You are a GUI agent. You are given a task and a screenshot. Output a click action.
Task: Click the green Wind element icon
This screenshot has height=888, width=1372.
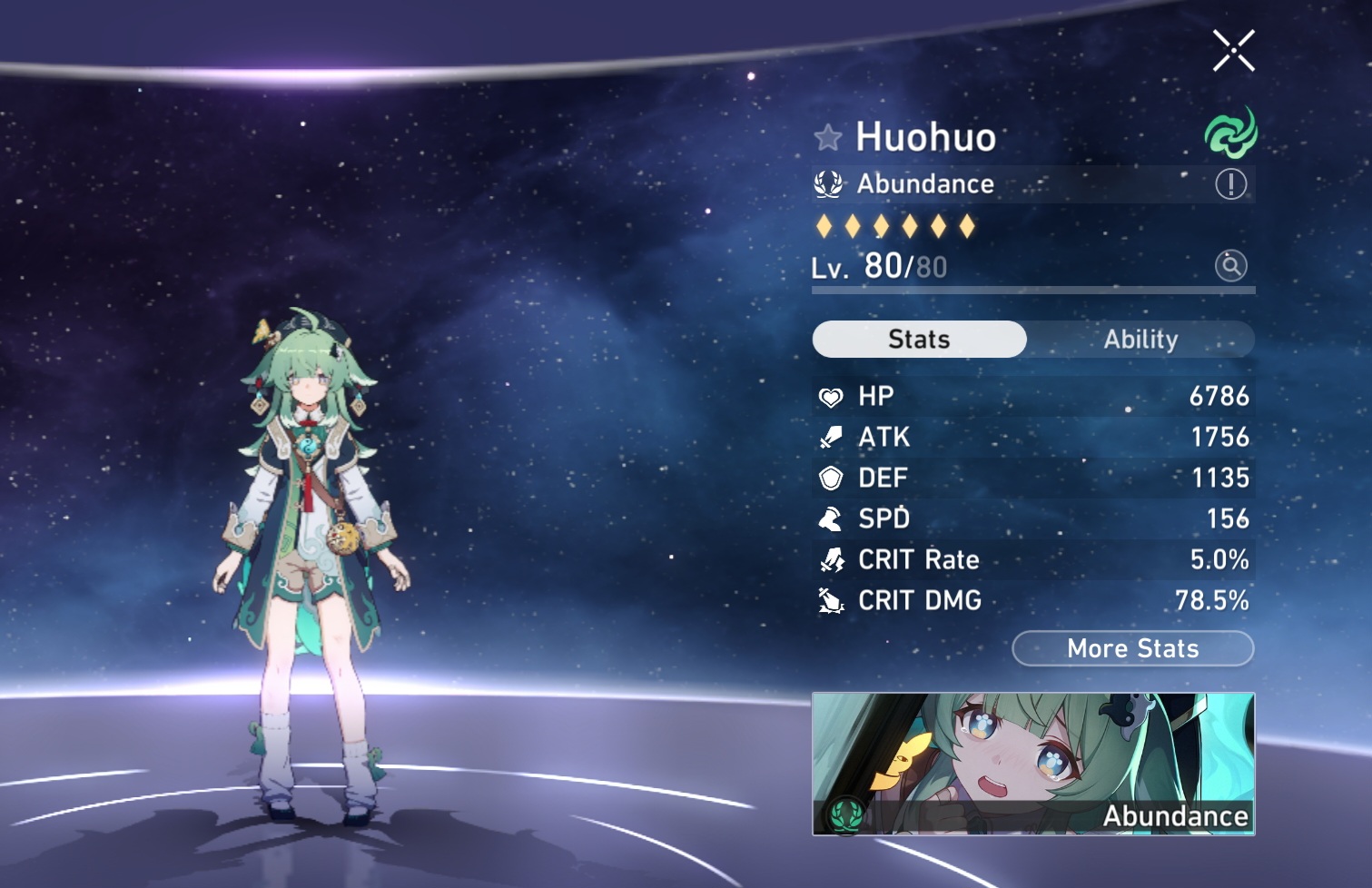[x=1230, y=134]
